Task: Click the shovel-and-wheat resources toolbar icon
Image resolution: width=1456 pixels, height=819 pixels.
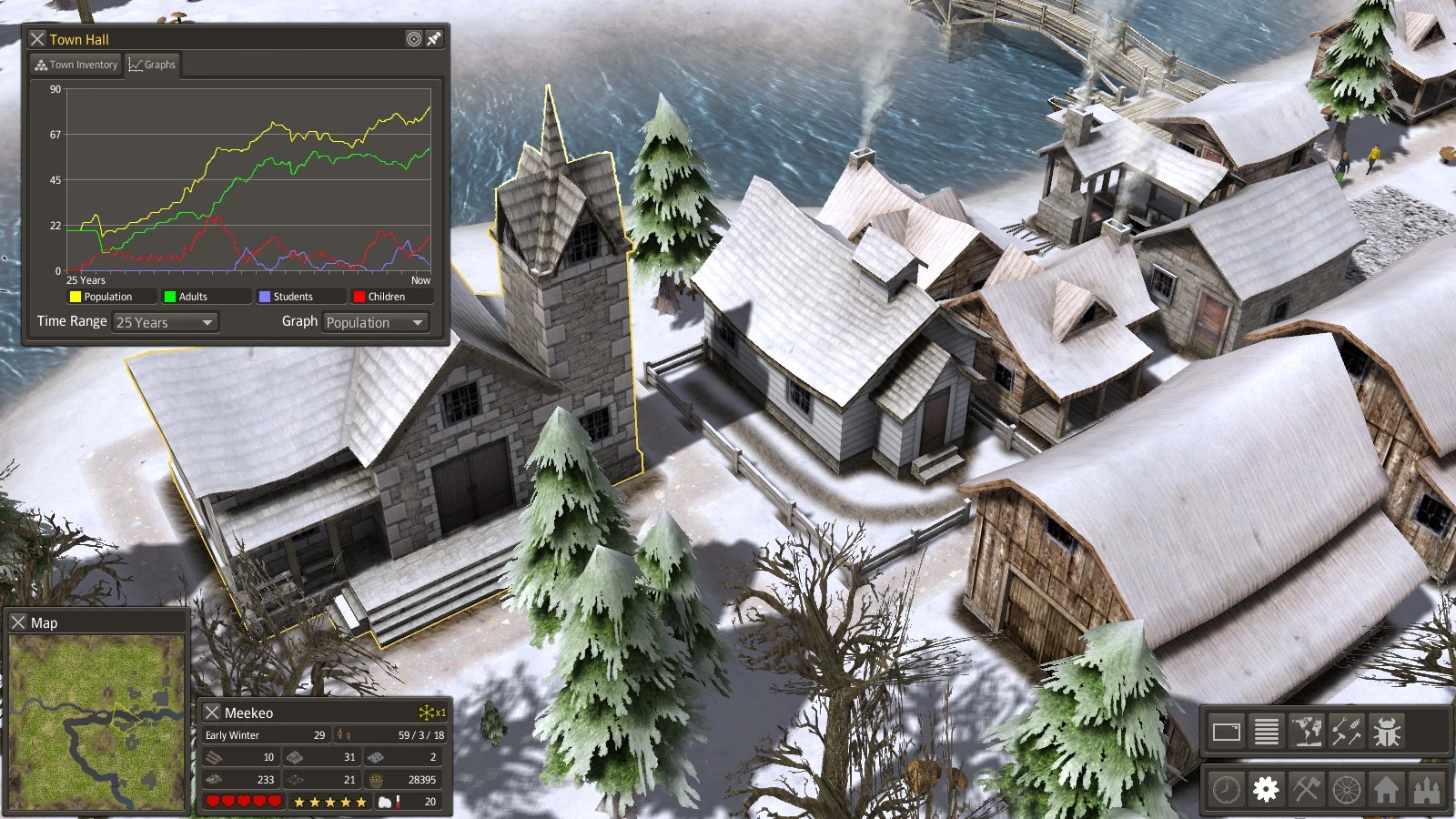Action: [1345, 730]
